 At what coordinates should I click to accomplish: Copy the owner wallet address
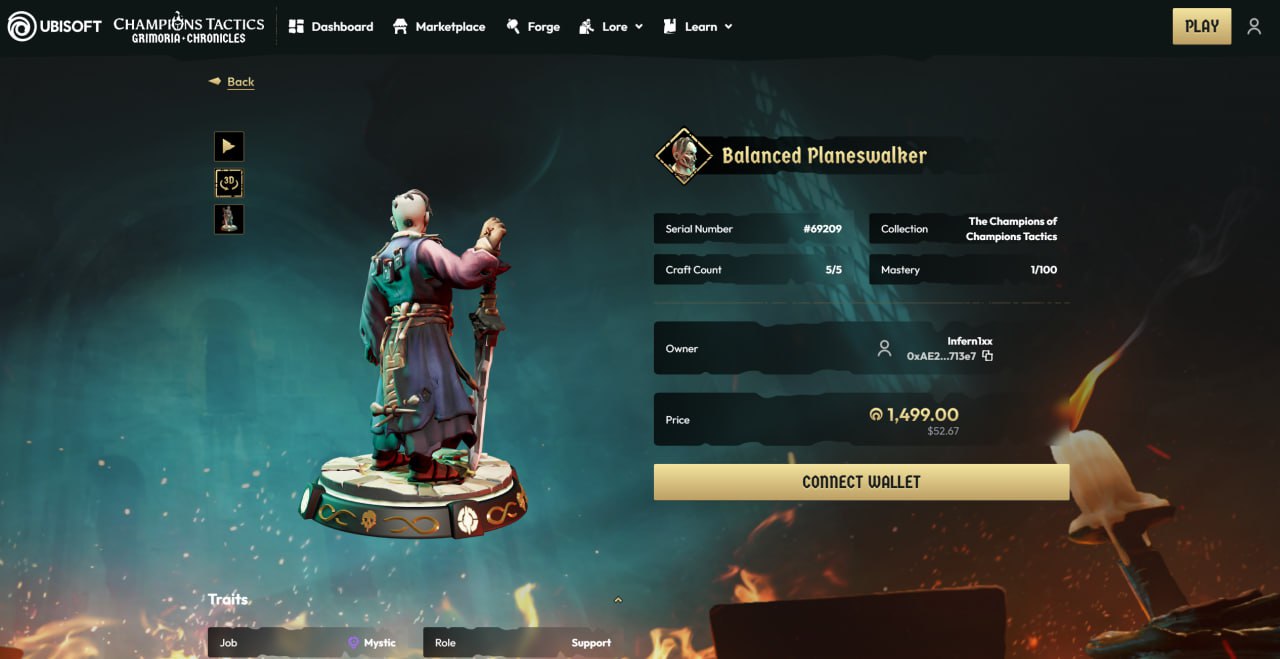coord(988,356)
